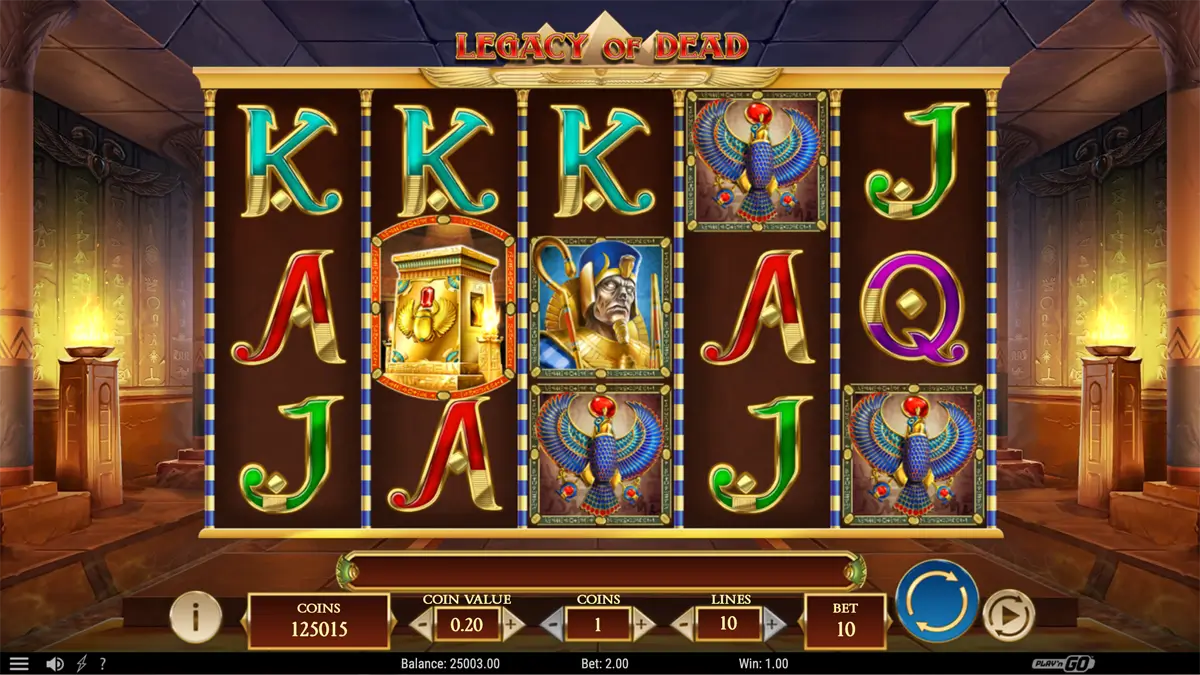Decrease the number of coins

pos(553,625)
